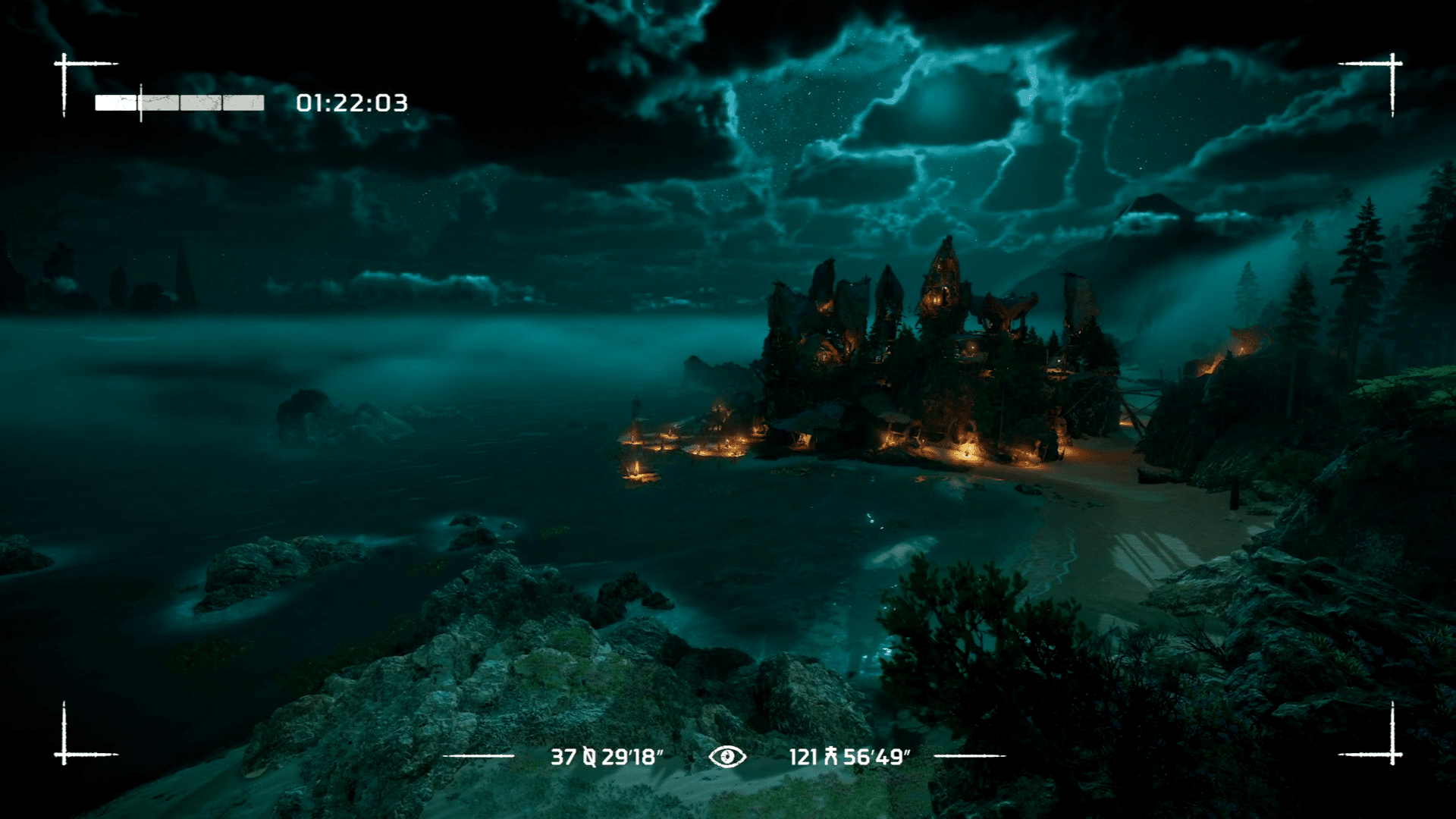Click the eye icon between the coordinates
The width and height of the screenshot is (1456, 819).
click(727, 756)
